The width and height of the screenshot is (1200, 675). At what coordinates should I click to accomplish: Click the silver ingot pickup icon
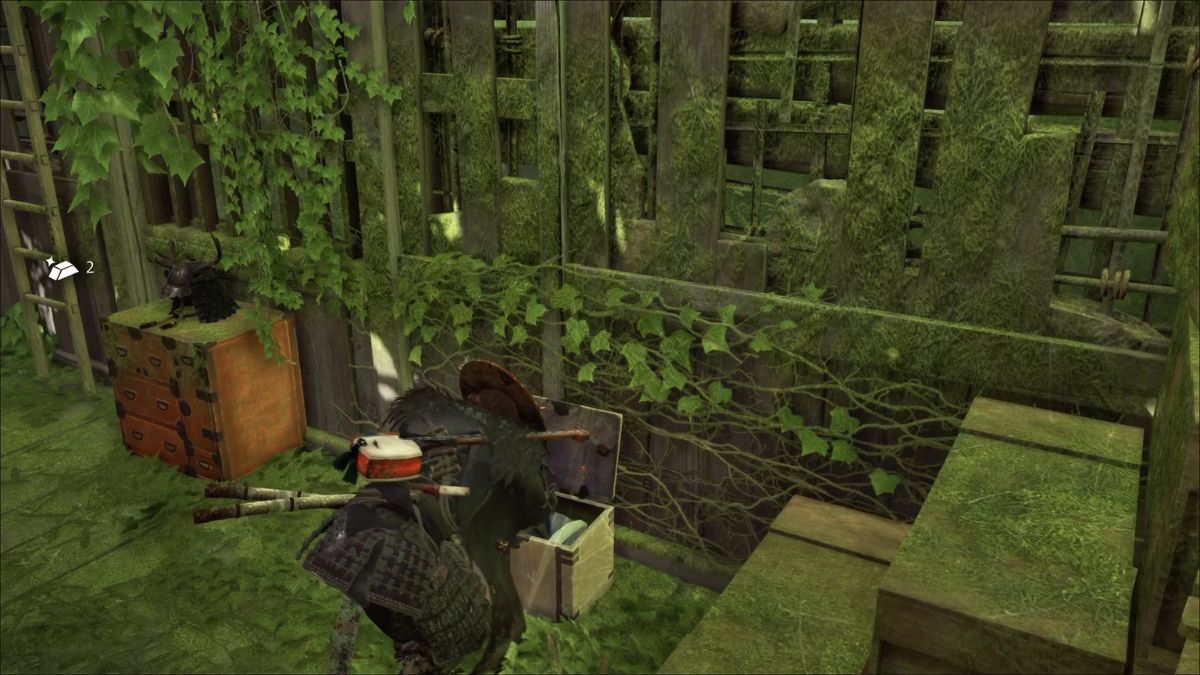coord(63,268)
